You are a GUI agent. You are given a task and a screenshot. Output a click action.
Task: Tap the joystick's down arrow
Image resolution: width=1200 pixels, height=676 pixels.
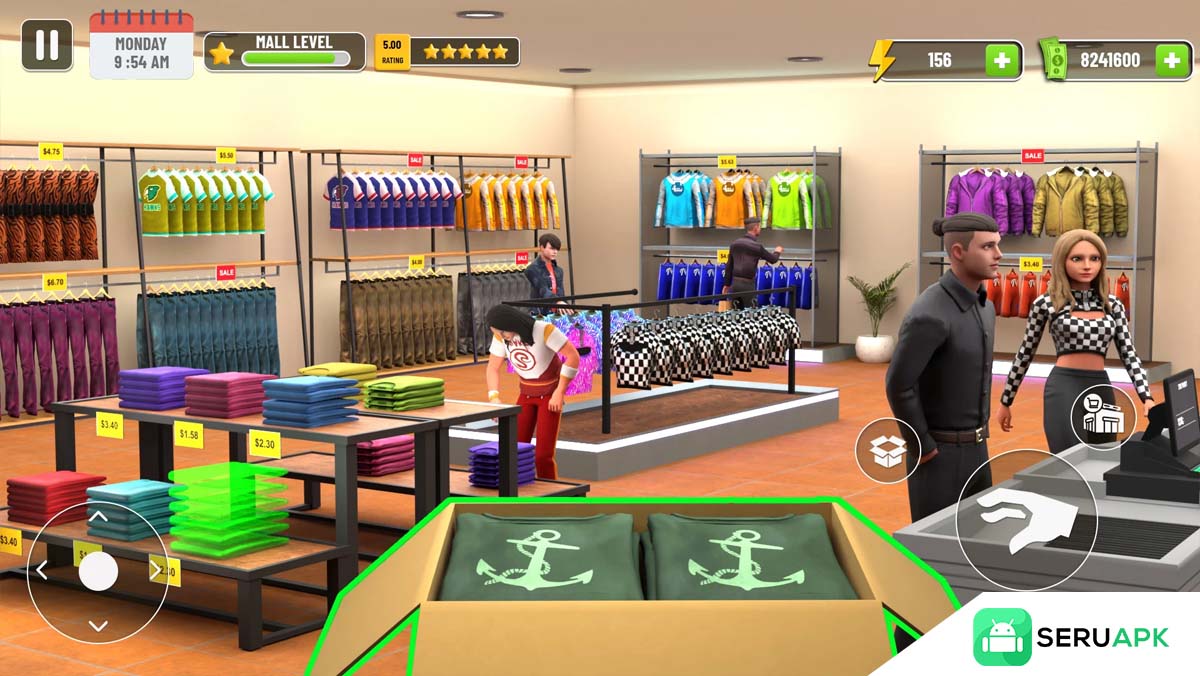click(98, 626)
